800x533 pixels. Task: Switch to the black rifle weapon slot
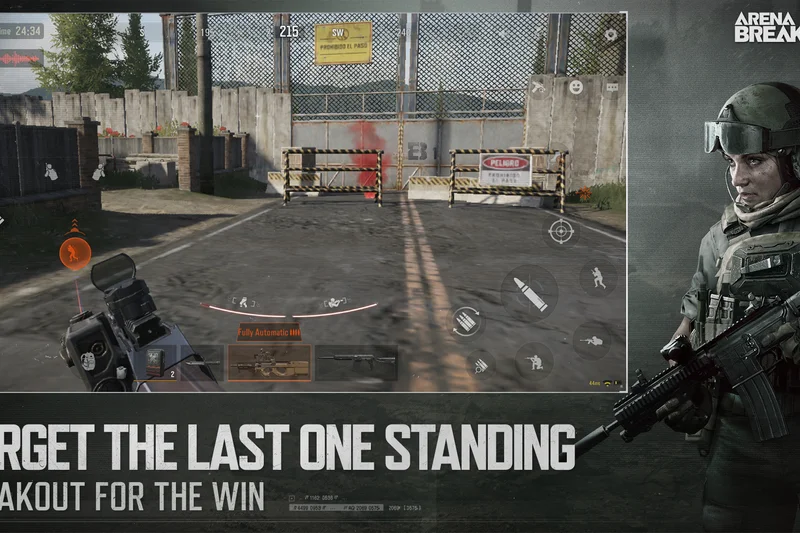tap(356, 361)
